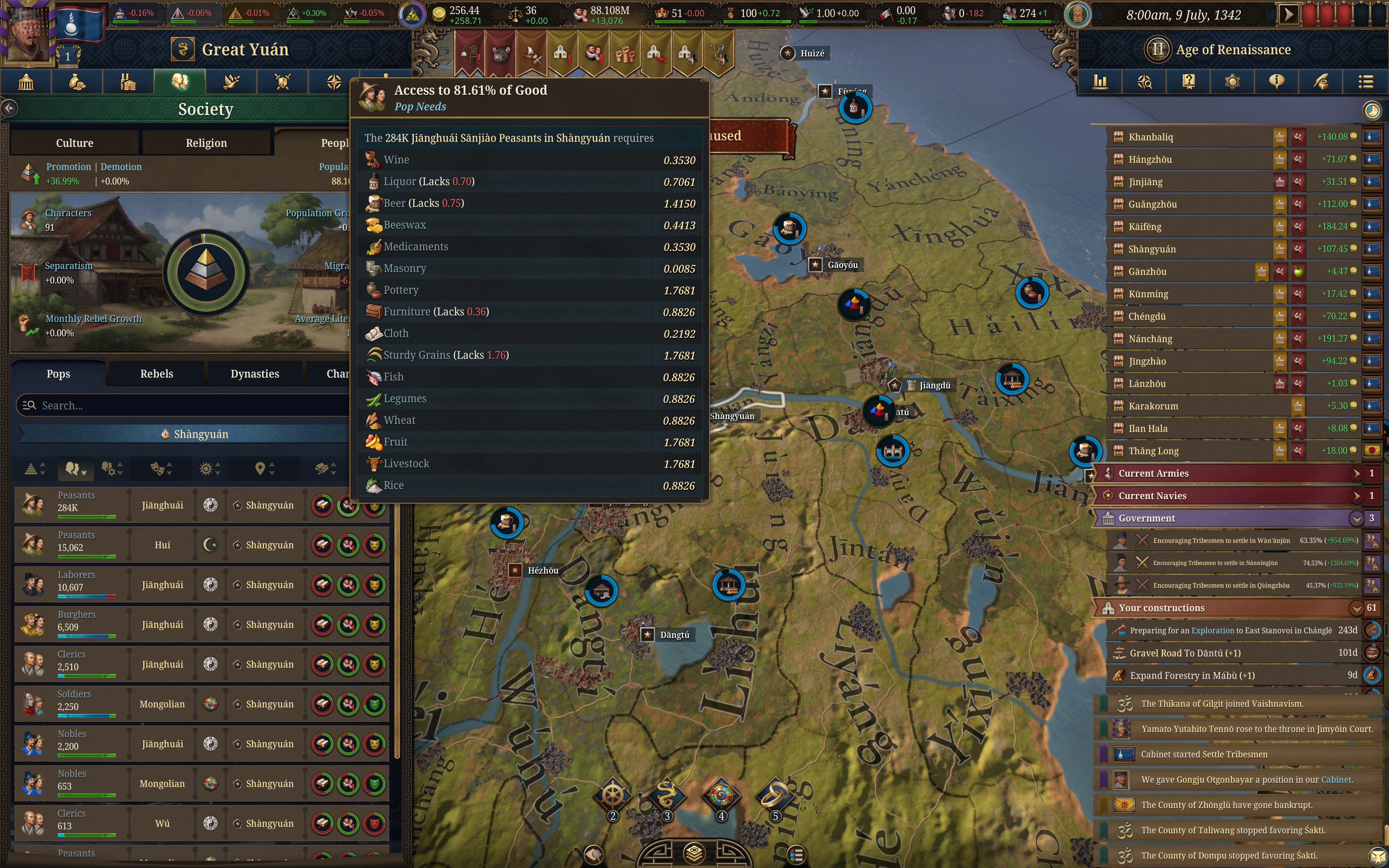
Task: Open the settings gear in the top-right toolbar
Action: (1232, 81)
